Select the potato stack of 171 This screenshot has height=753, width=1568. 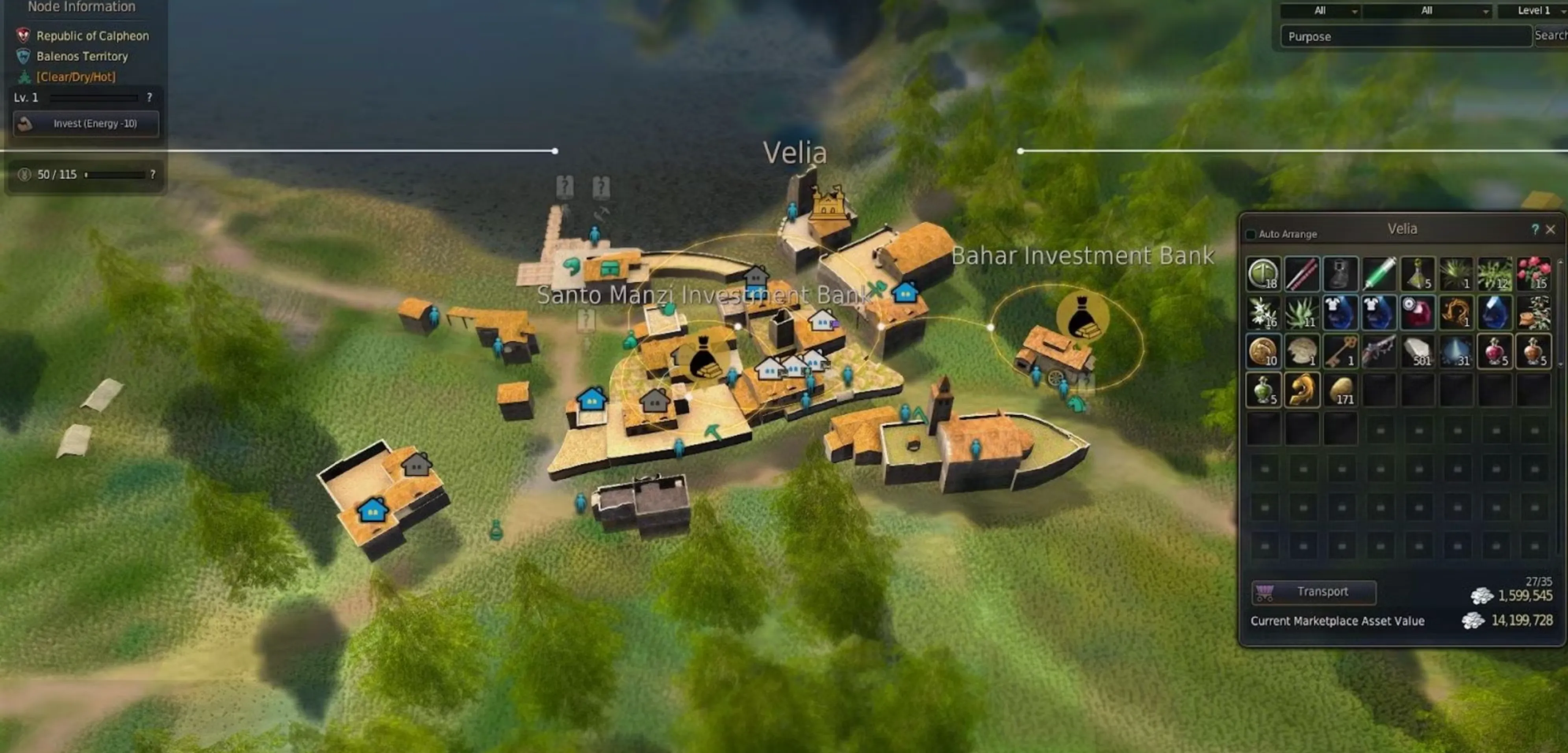point(1340,390)
